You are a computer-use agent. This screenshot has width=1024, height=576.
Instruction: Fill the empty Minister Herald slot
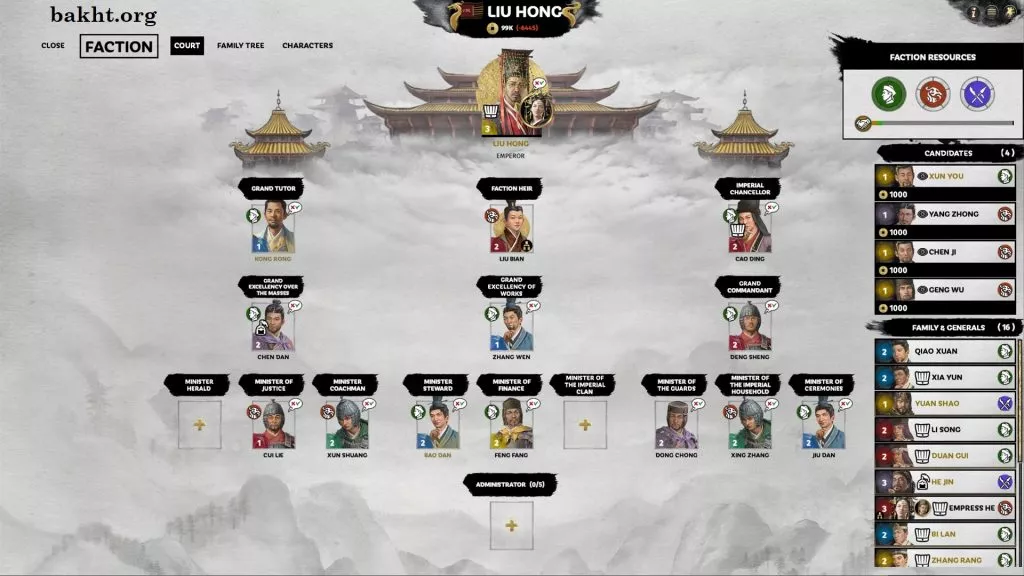tap(199, 425)
